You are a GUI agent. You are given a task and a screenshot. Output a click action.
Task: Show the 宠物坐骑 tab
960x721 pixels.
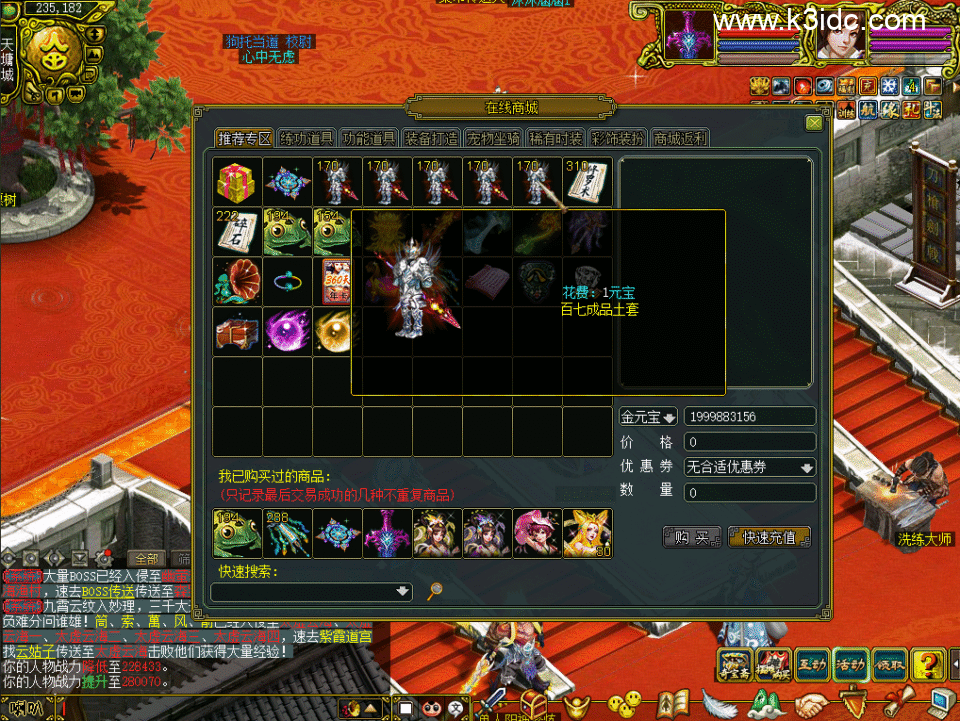[x=493, y=138]
